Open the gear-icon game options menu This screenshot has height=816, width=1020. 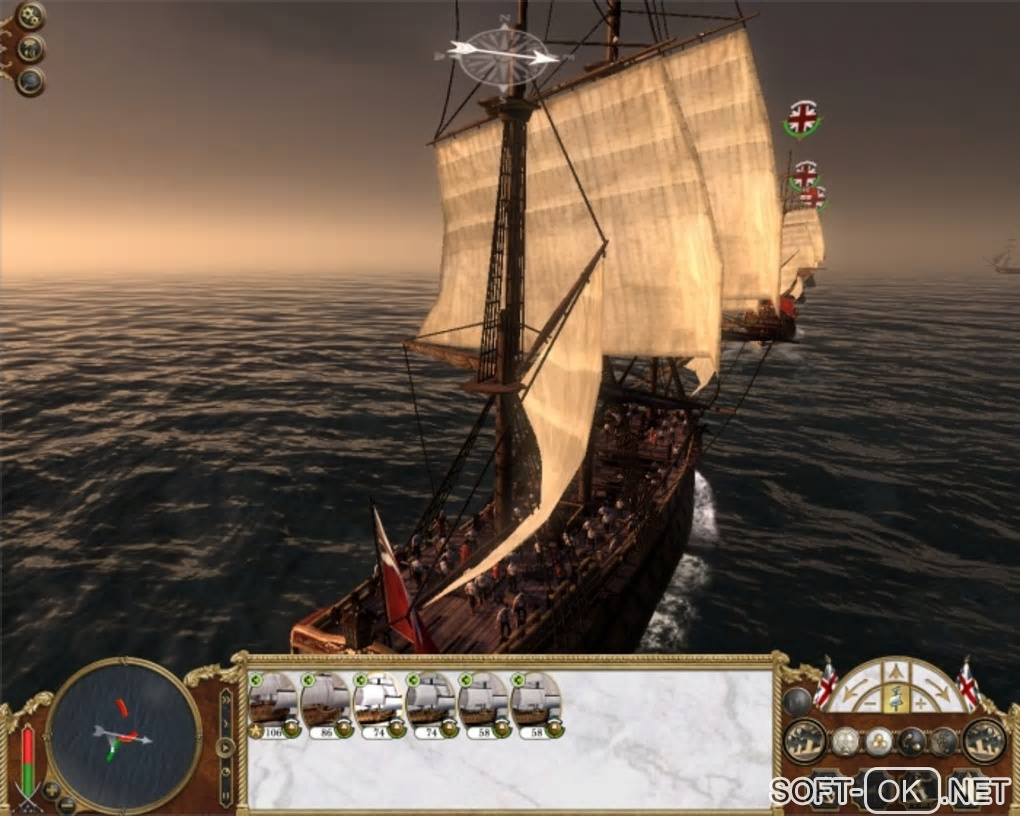(31, 16)
